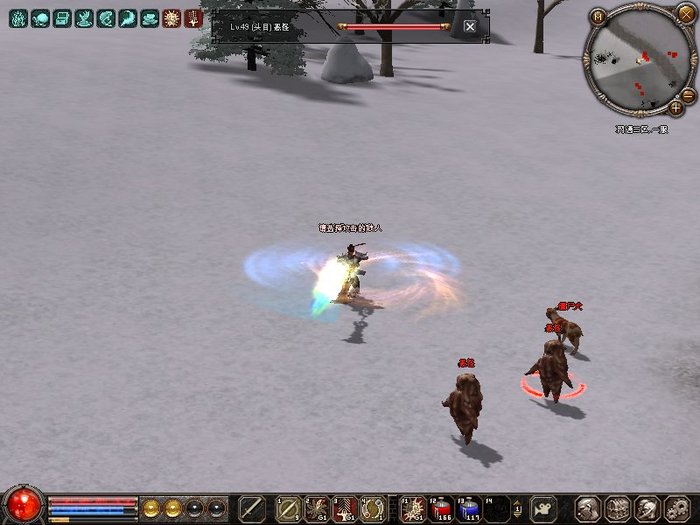Select the red sun buff icon
The image size is (700, 525).
pyautogui.click(x=171, y=18)
